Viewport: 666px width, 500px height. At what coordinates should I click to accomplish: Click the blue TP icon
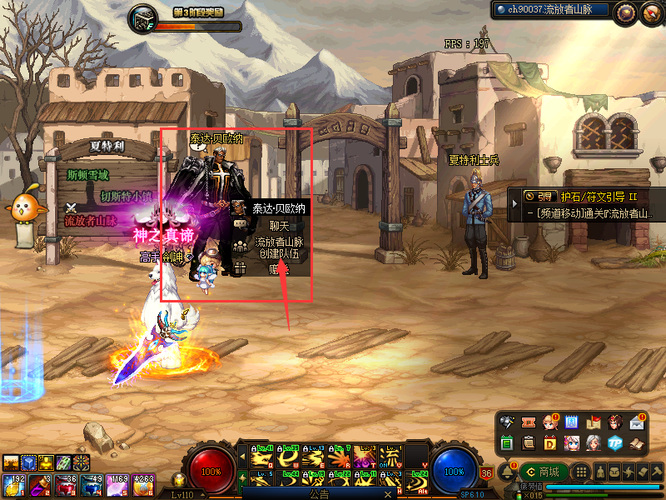pyautogui.click(x=615, y=442)
